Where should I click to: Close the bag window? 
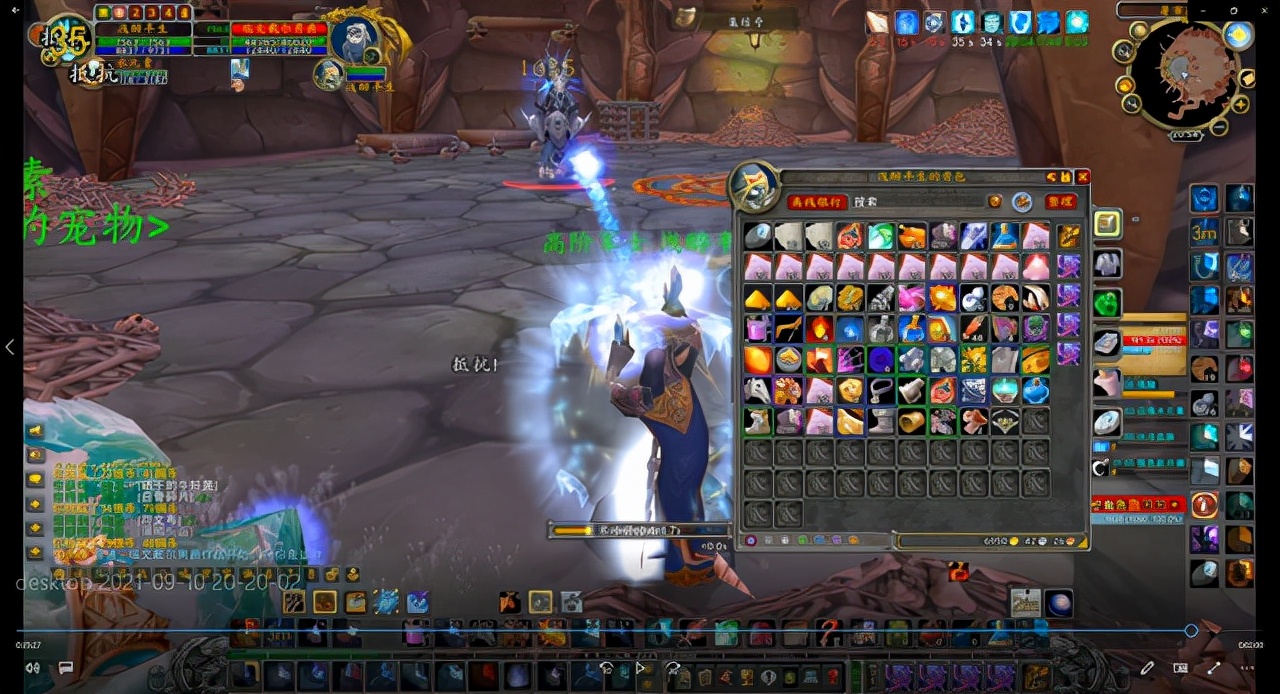(1082, 177)
